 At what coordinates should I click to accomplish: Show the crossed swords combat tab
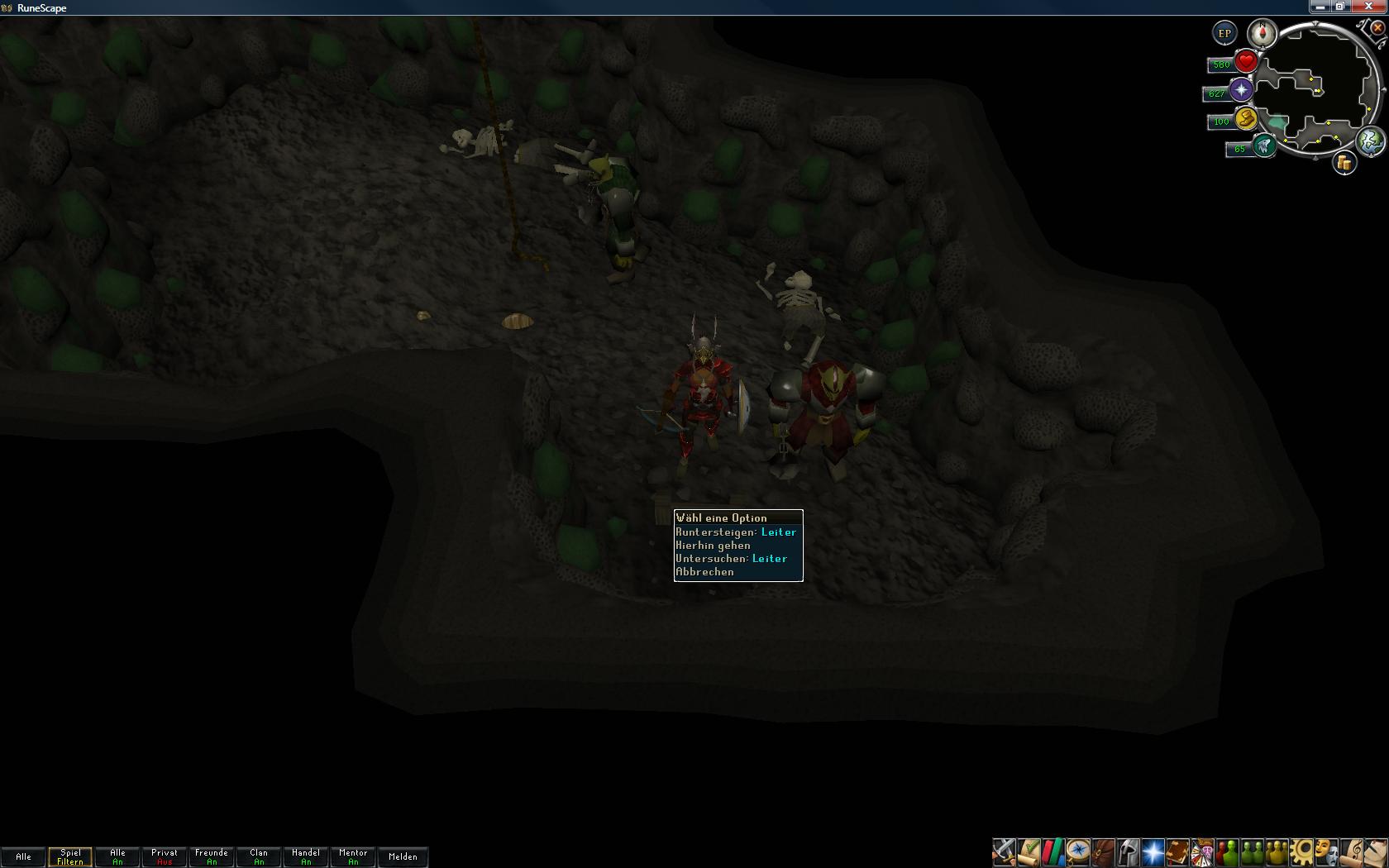(x=1004, y=851)
